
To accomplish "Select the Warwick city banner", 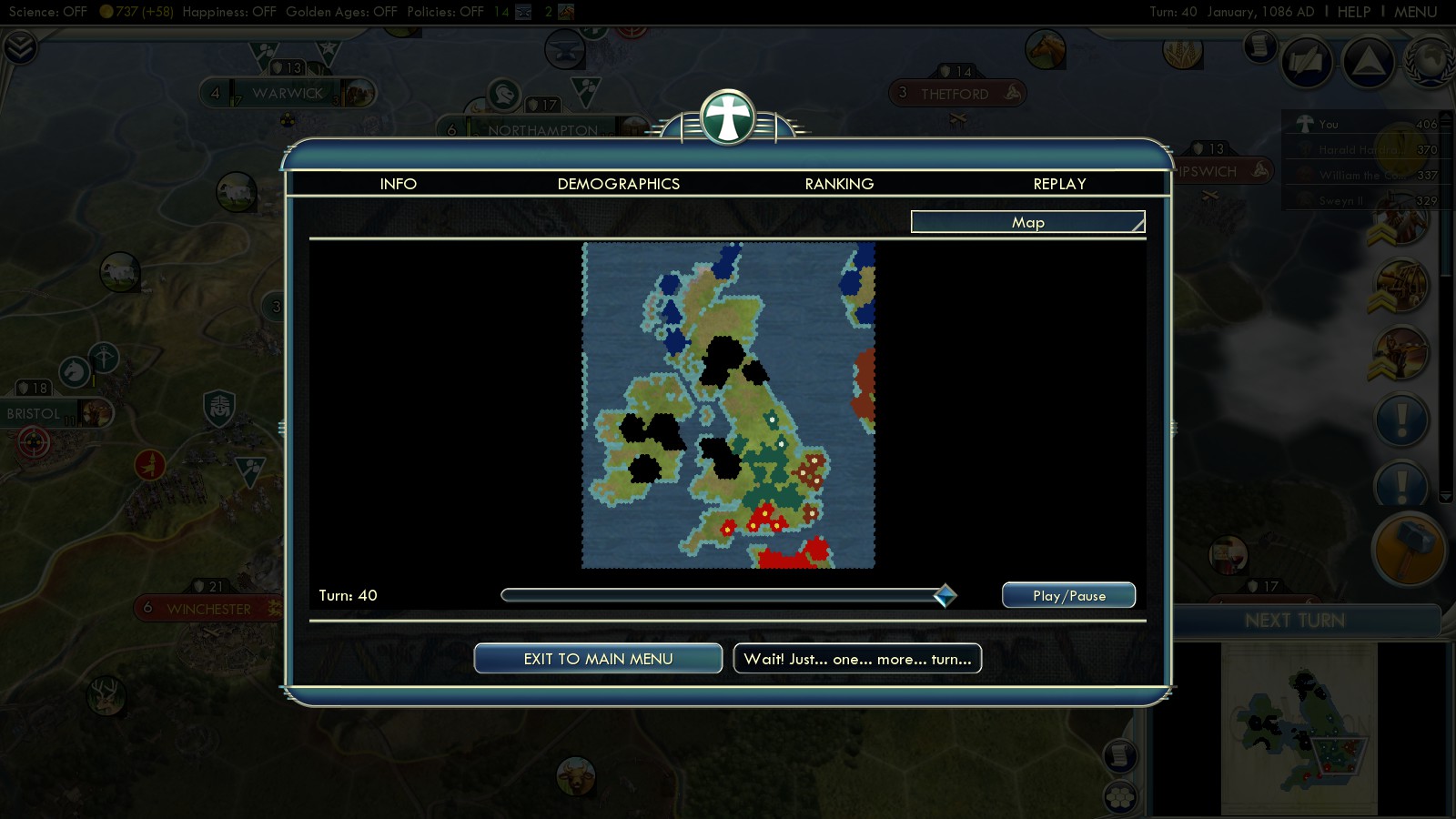I will tap(288, 93).
